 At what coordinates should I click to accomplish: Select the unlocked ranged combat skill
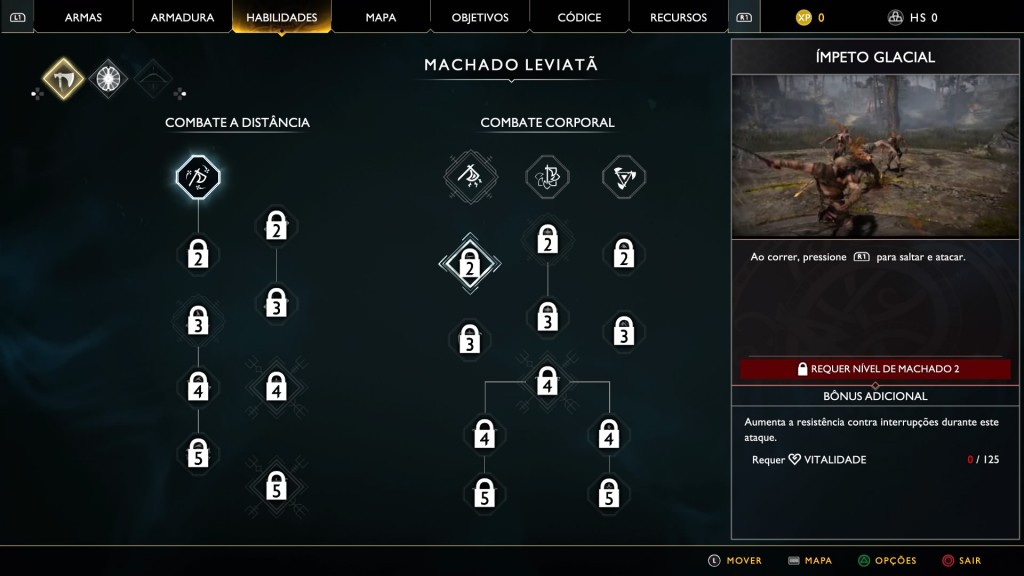click(198, 178)
